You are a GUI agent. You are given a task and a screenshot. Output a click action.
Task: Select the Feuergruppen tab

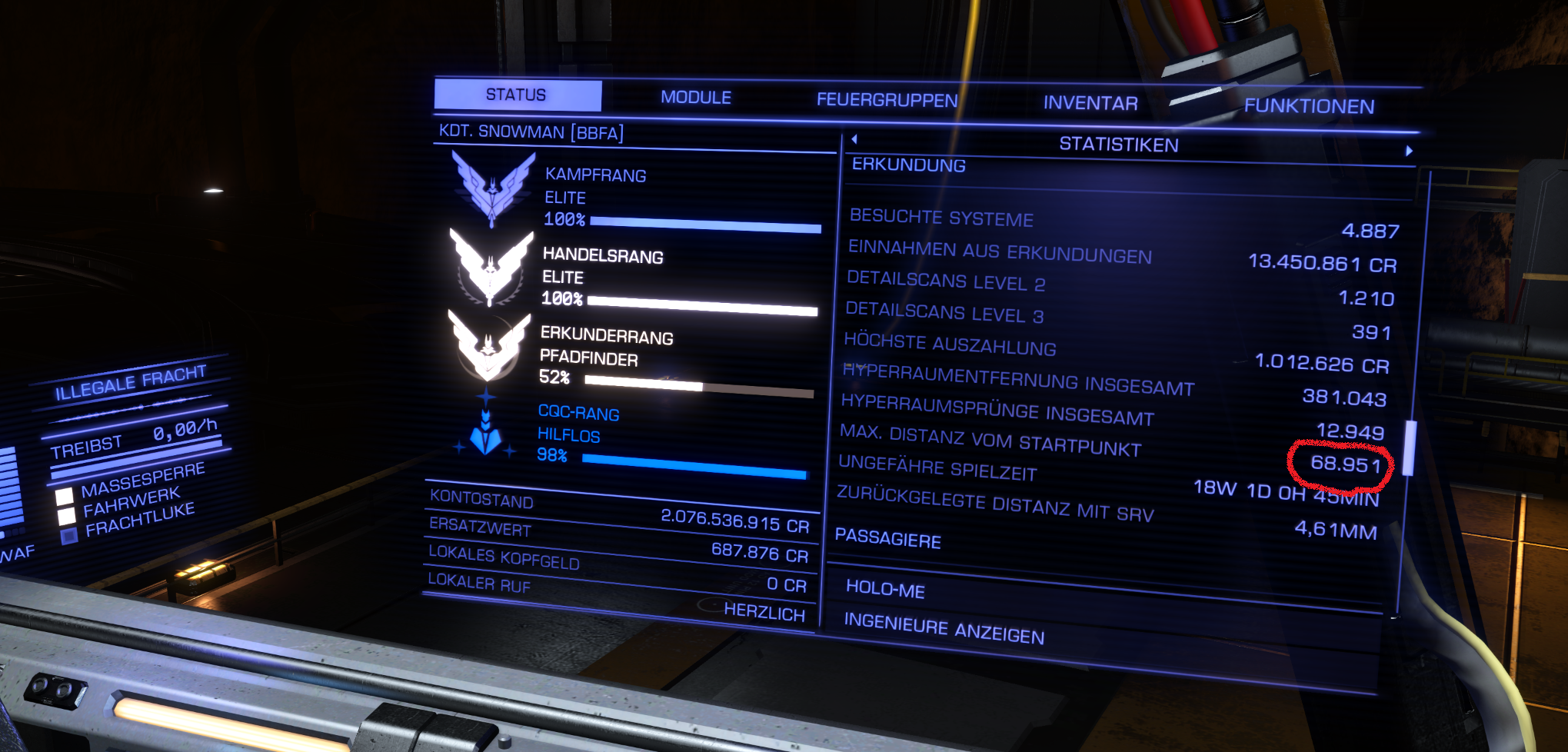[887, 100]
